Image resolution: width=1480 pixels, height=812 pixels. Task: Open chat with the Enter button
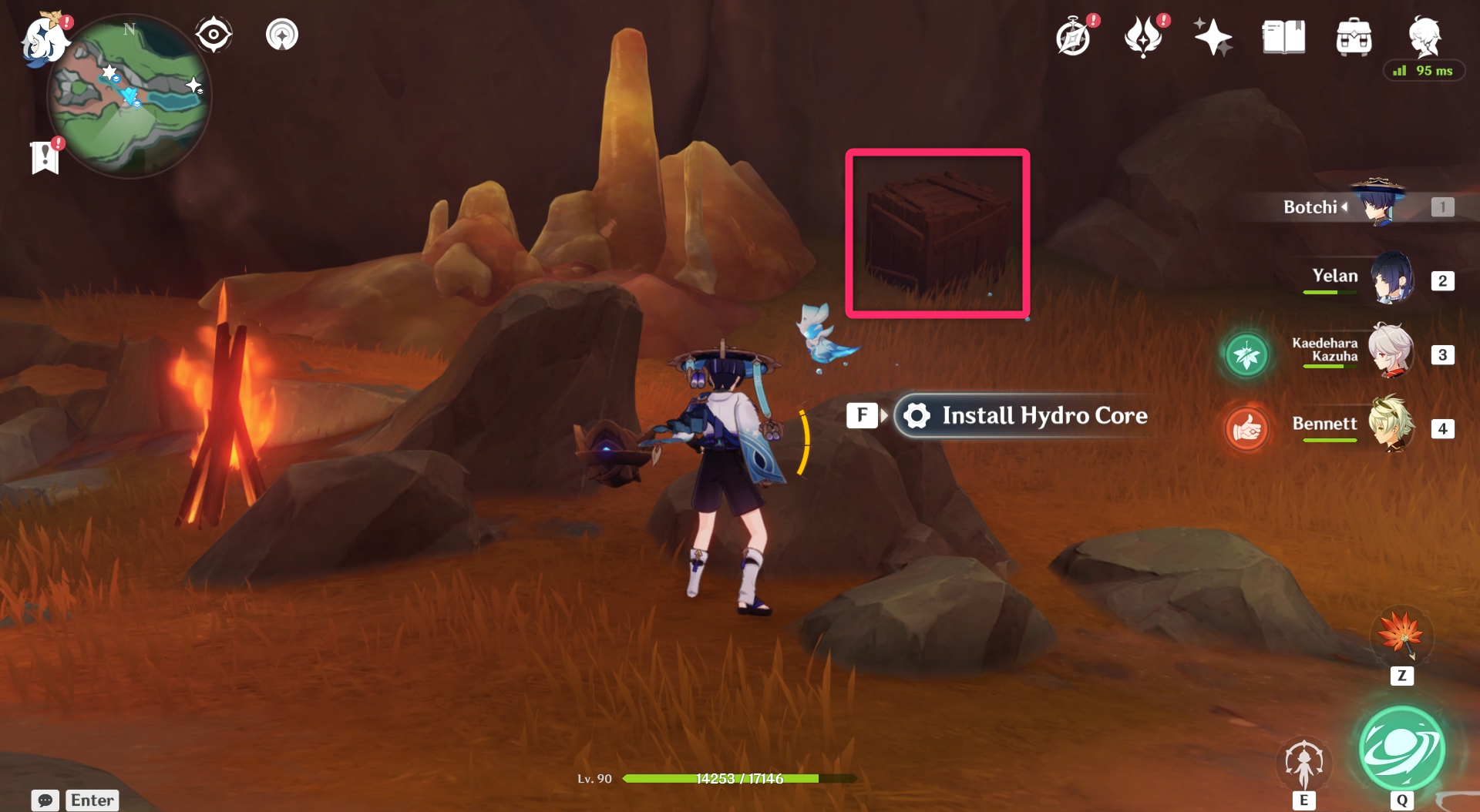click(x=92, y=800)
